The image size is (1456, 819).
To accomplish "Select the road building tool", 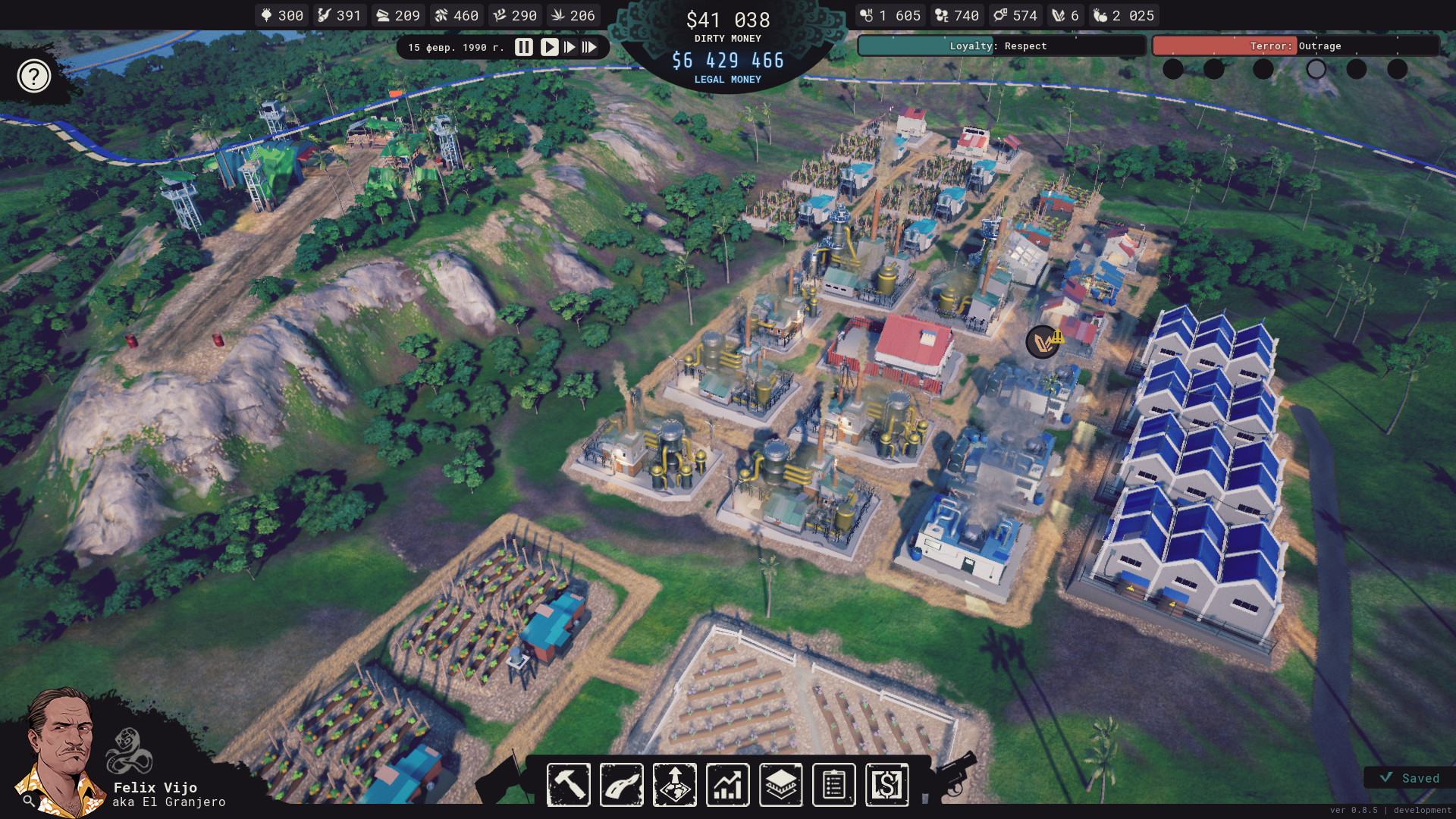I will point(622,784).
